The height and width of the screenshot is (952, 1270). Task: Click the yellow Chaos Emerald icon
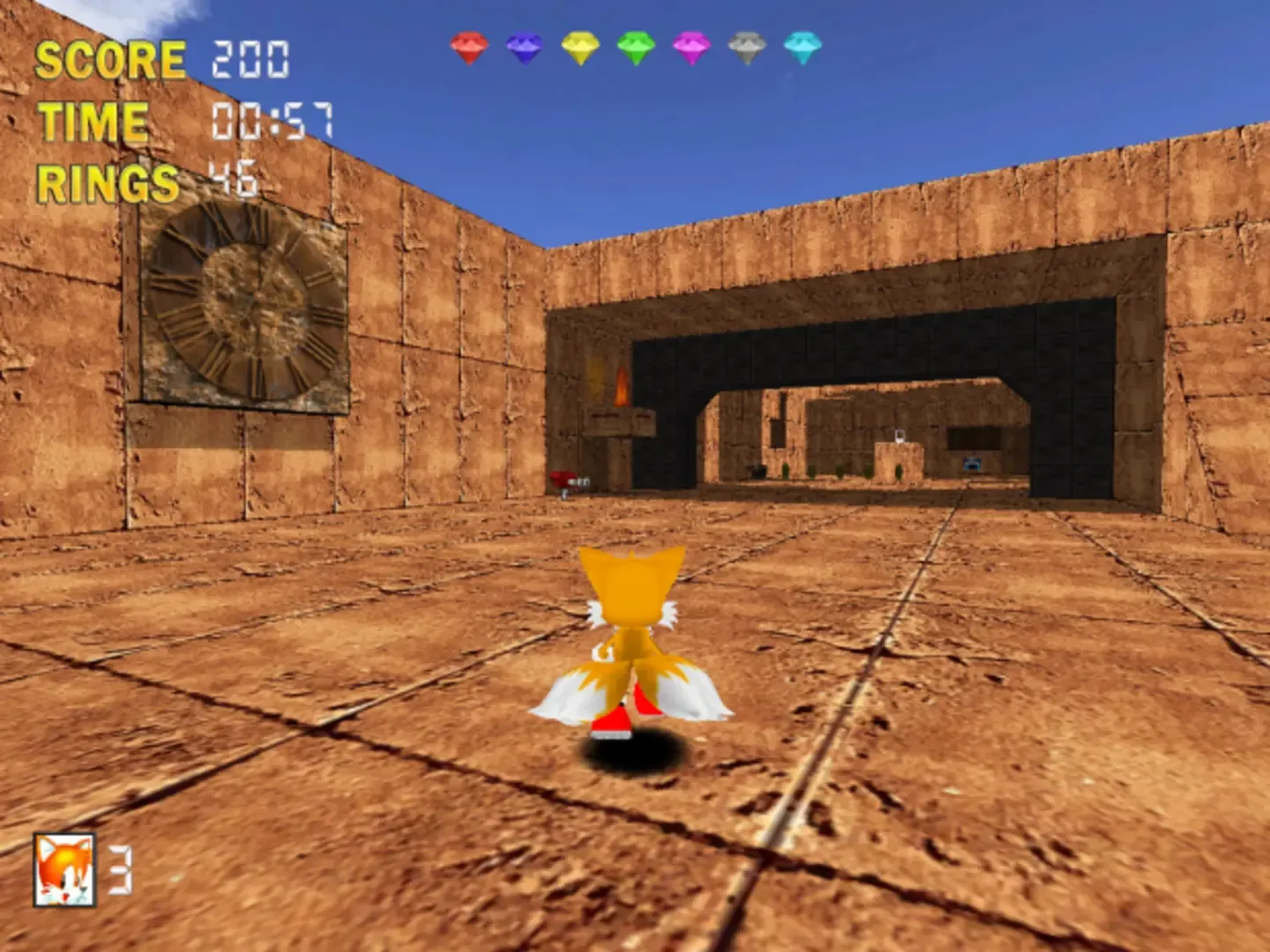(579, 48)
